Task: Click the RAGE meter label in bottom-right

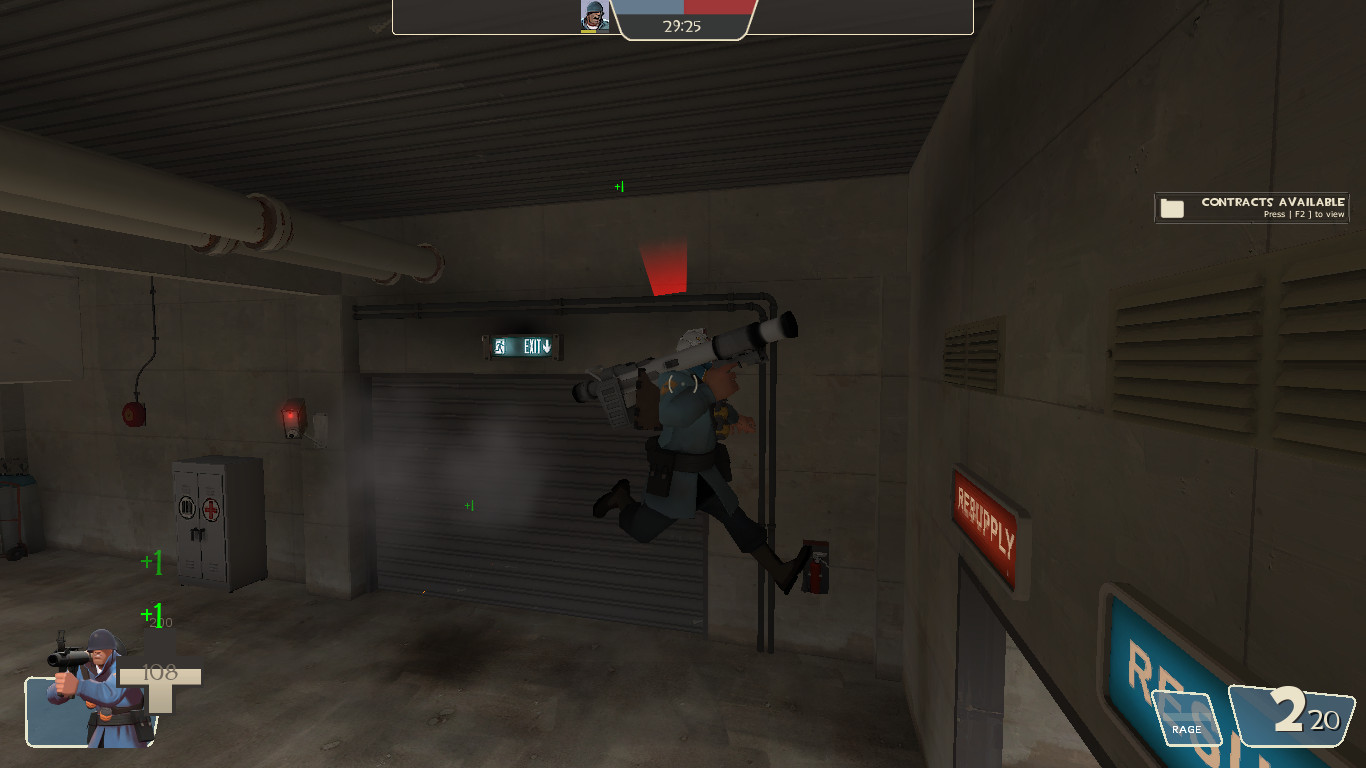Action: pos(1186,729)
